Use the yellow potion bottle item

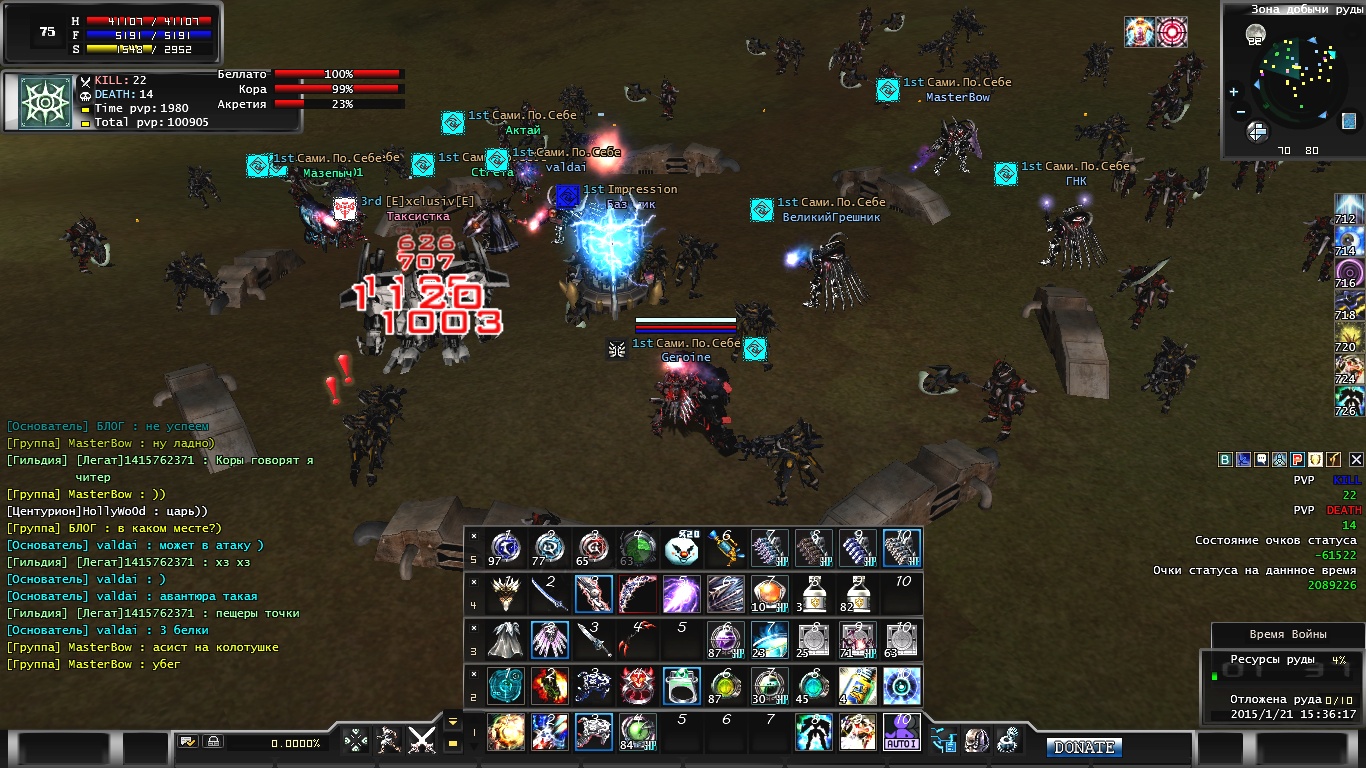click(x=858, y=686)
